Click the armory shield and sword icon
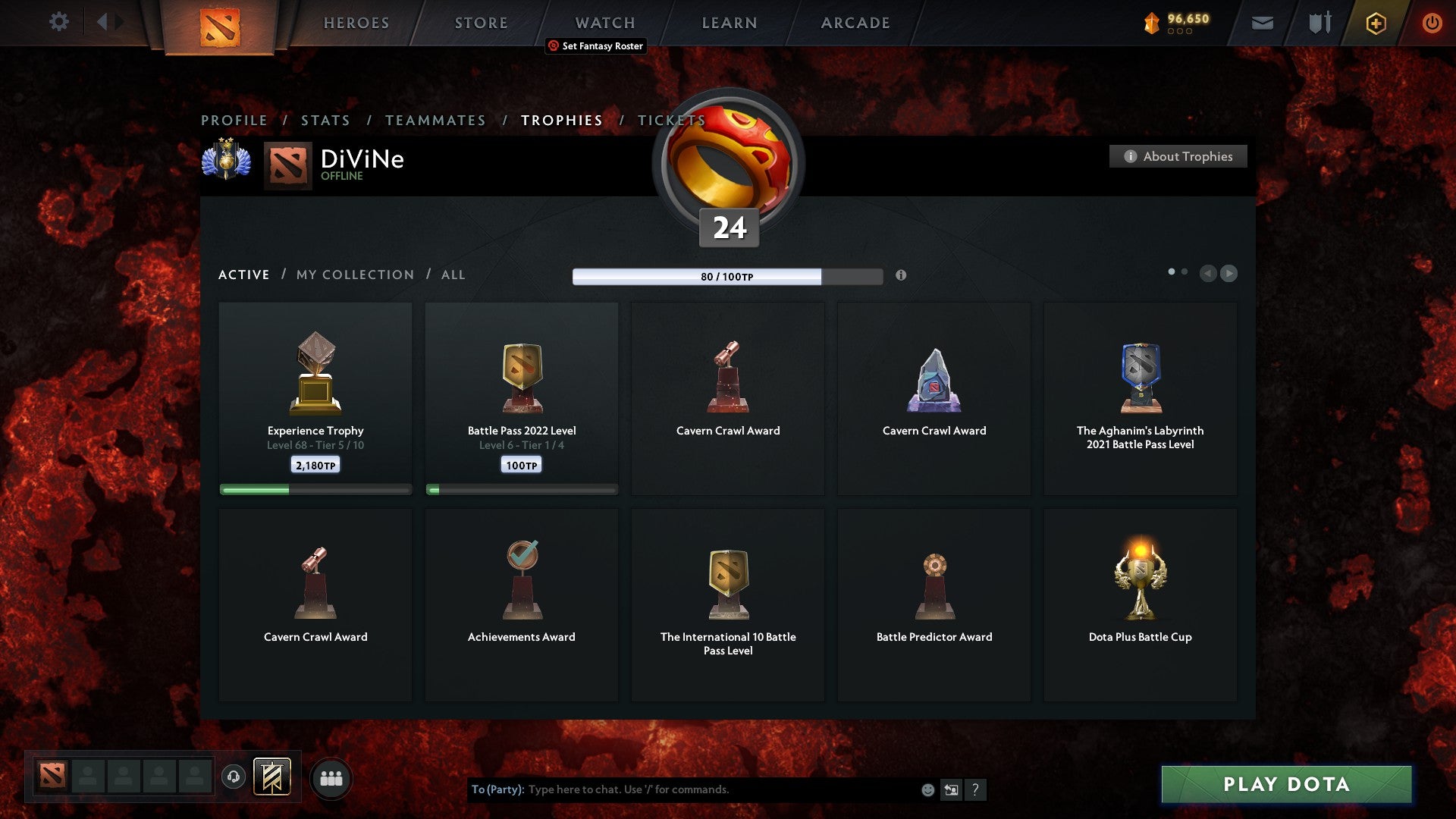Viewport: 1456px width, 819px height. pos(1319,23)
